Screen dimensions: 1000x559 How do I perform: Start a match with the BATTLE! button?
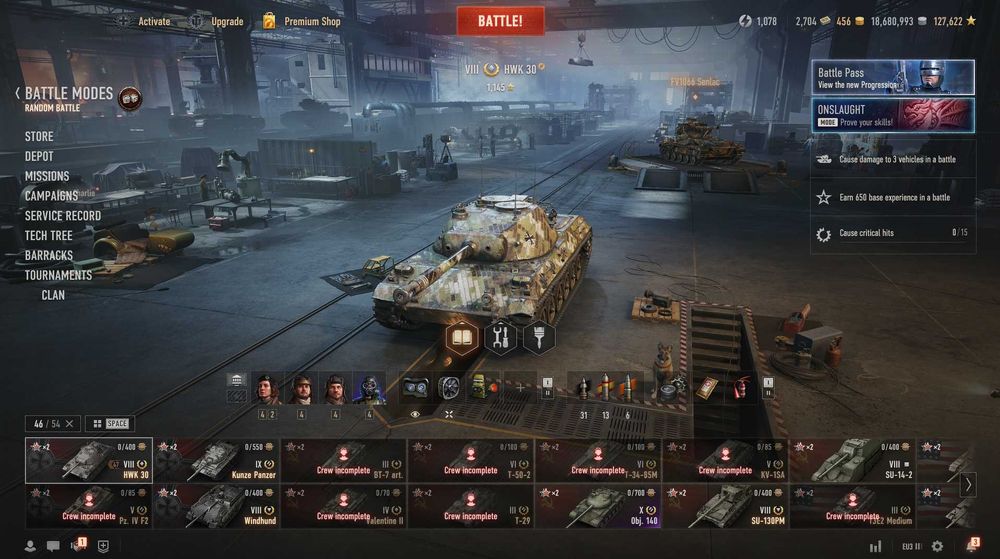click(x=500, y=20)
